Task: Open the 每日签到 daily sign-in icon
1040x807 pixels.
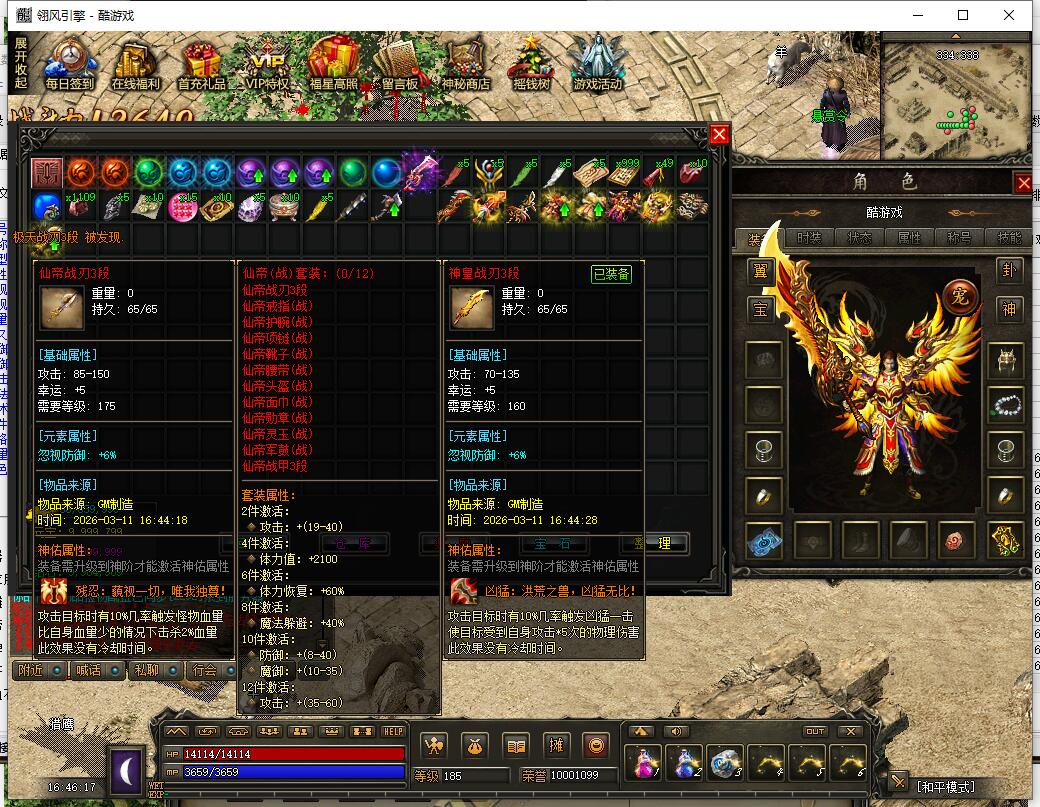Action: click(68, 65)
